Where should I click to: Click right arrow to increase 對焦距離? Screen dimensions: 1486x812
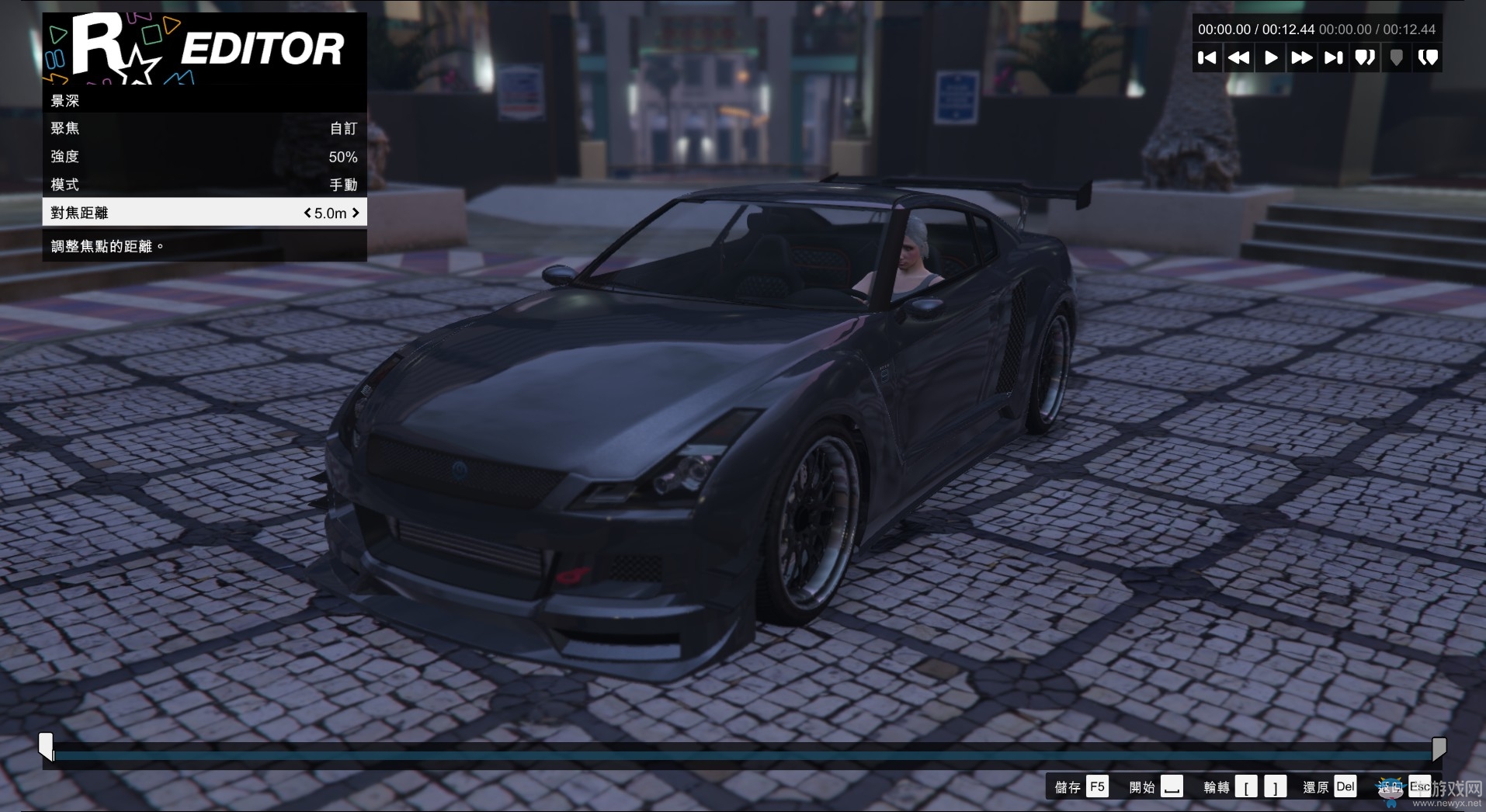point(356,213)
